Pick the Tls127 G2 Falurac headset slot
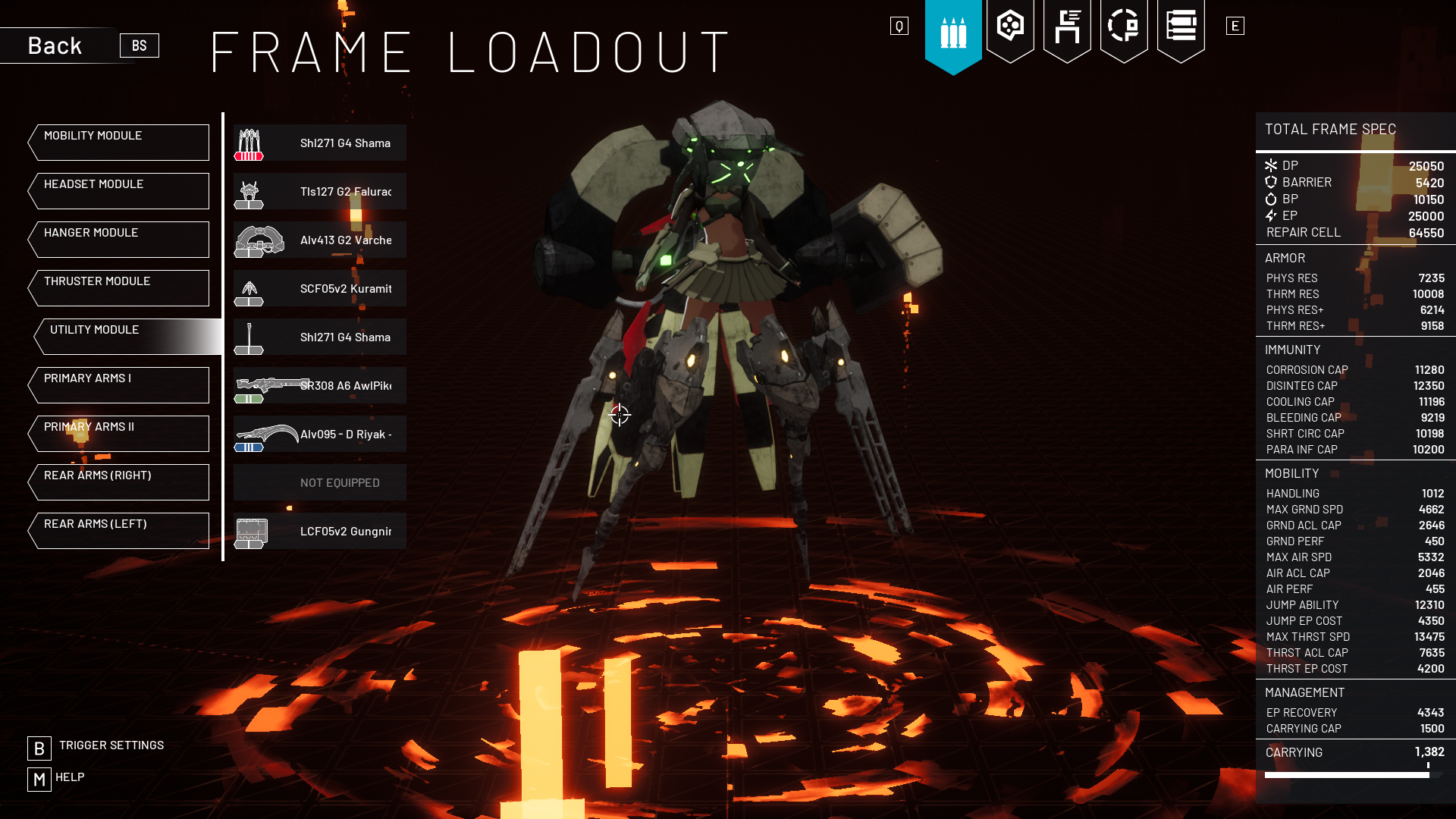Viewport: 1456px width, 819px height. tap(320, 191)
